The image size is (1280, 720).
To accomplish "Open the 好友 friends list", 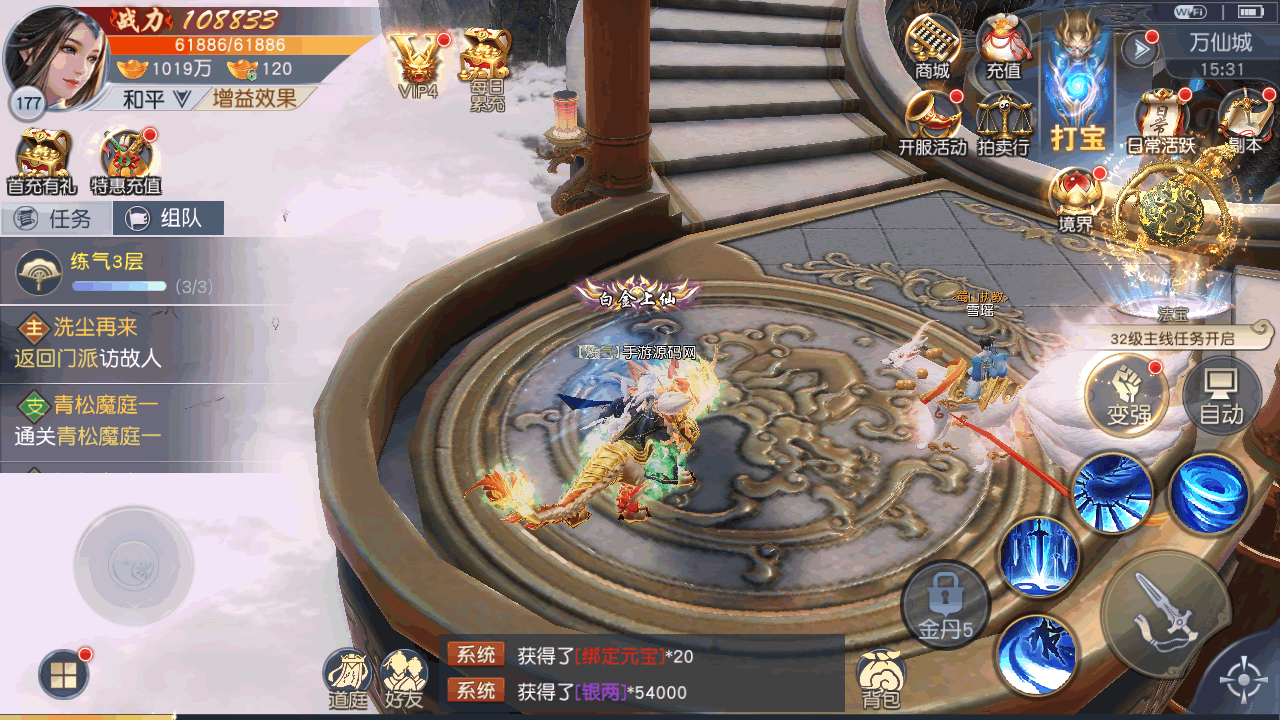I will 405,679.
